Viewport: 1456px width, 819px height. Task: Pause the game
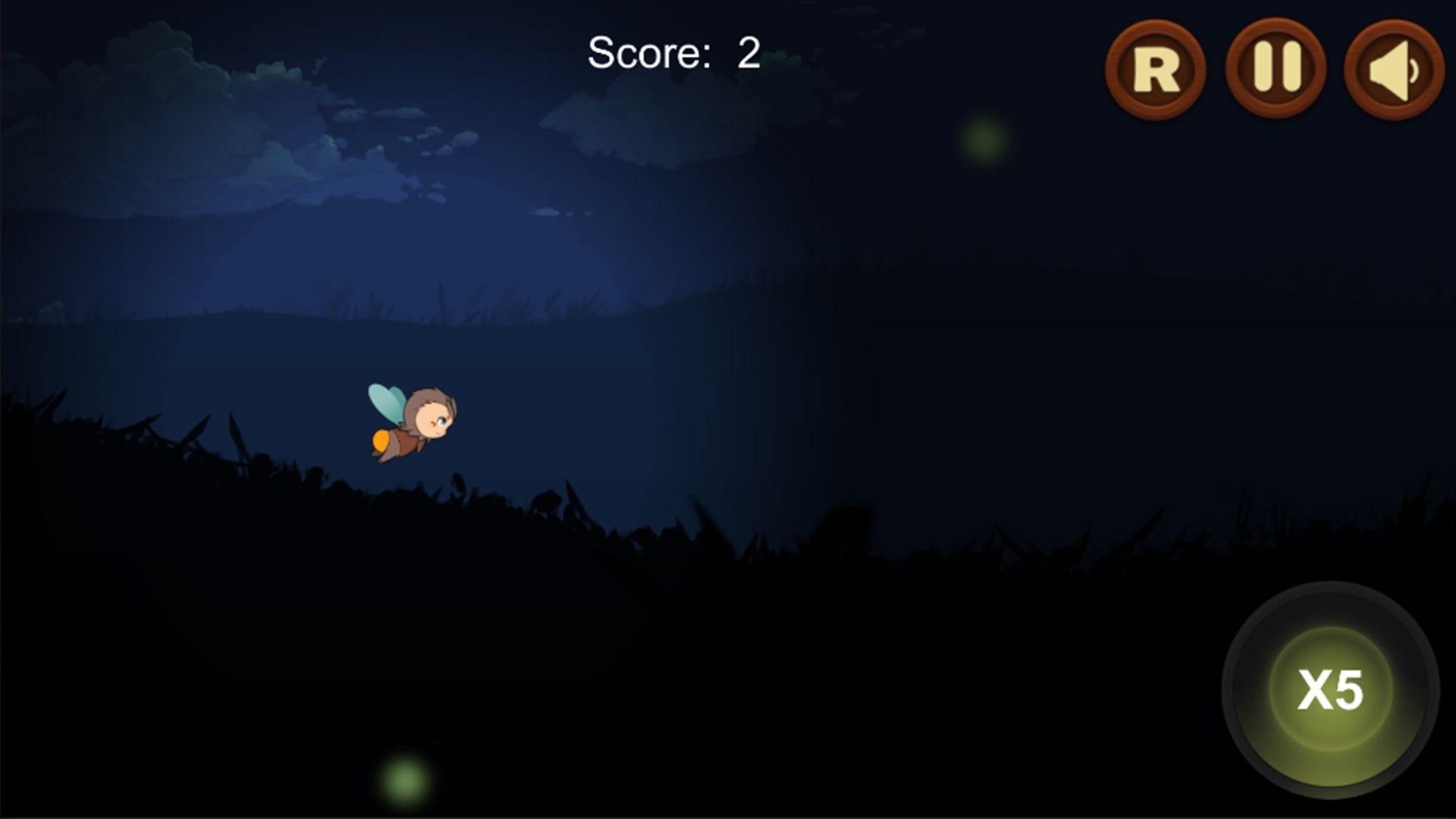point(1276,67)
